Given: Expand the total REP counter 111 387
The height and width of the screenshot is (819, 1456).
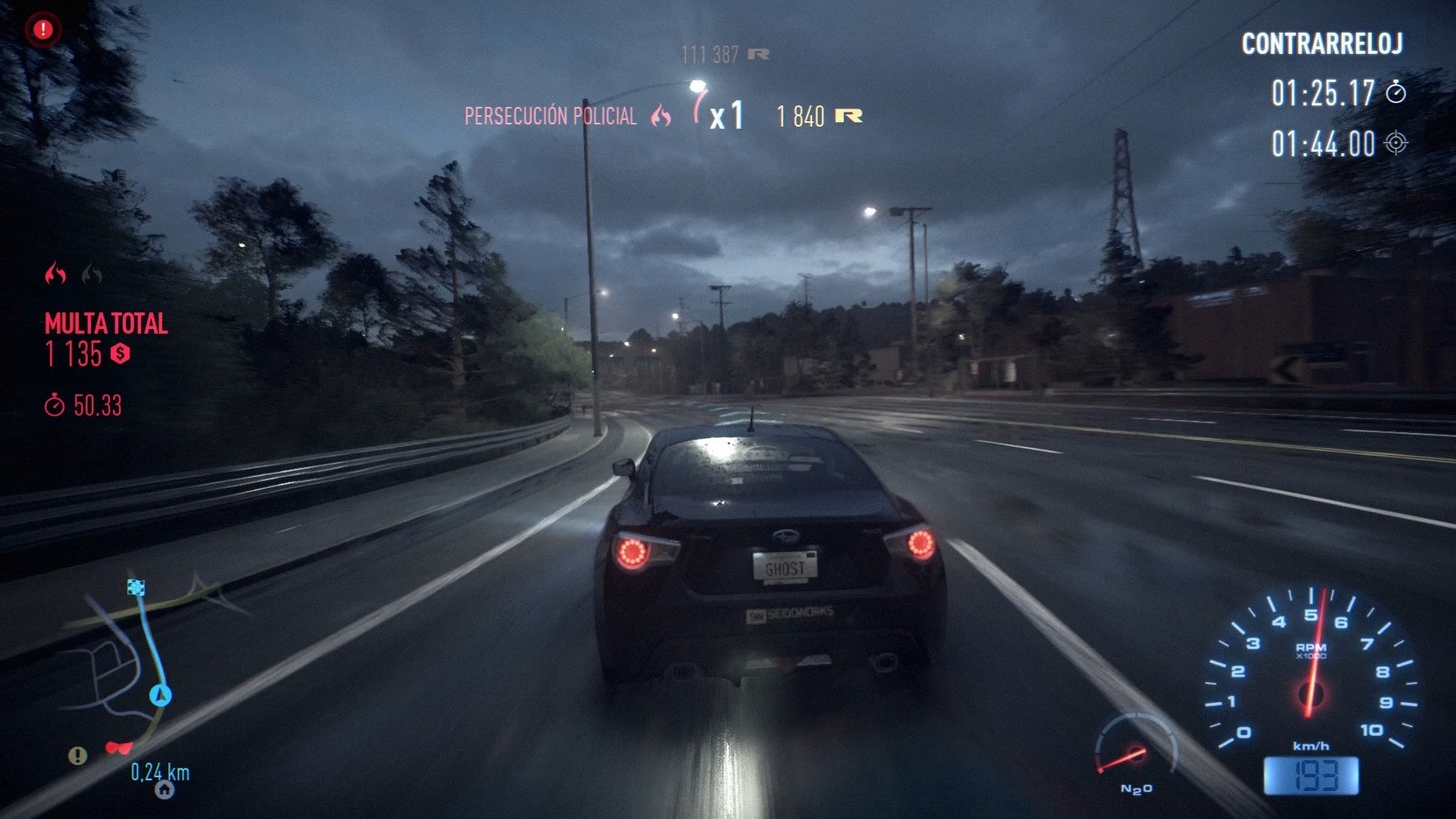Looking at the screenshot, I should 708,53.
